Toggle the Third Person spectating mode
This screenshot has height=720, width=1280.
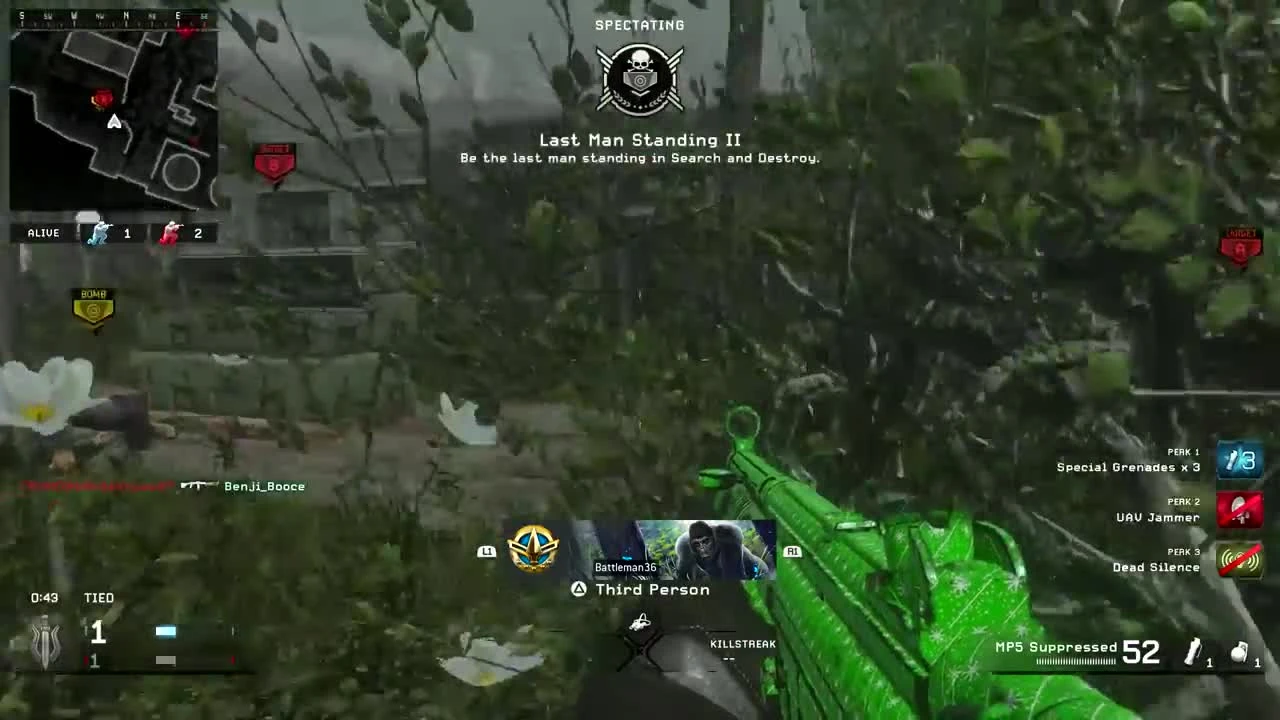pyautogui.click(x=640, y=589)
